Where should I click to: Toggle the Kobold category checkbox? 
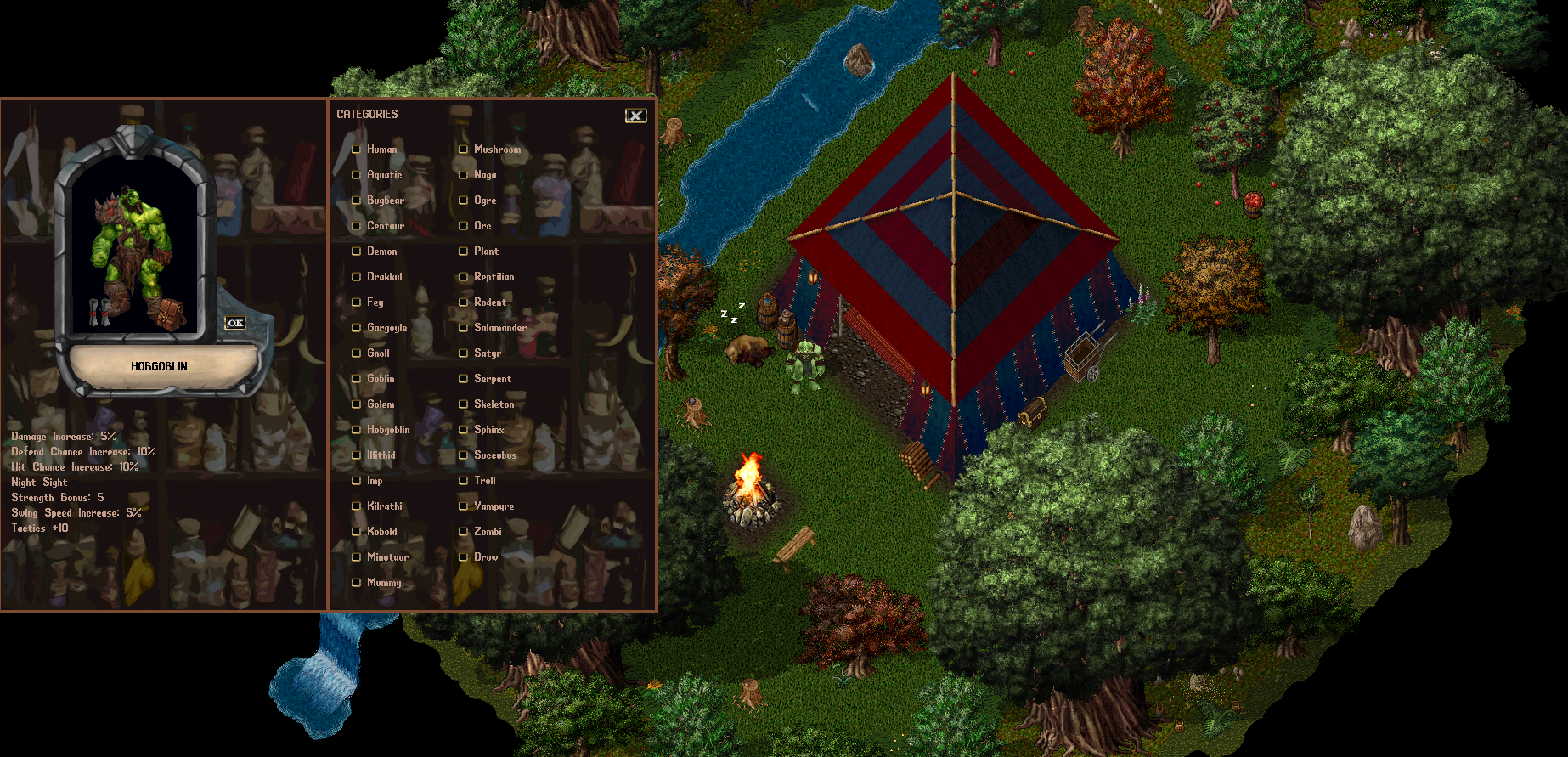tap(357, 532)
